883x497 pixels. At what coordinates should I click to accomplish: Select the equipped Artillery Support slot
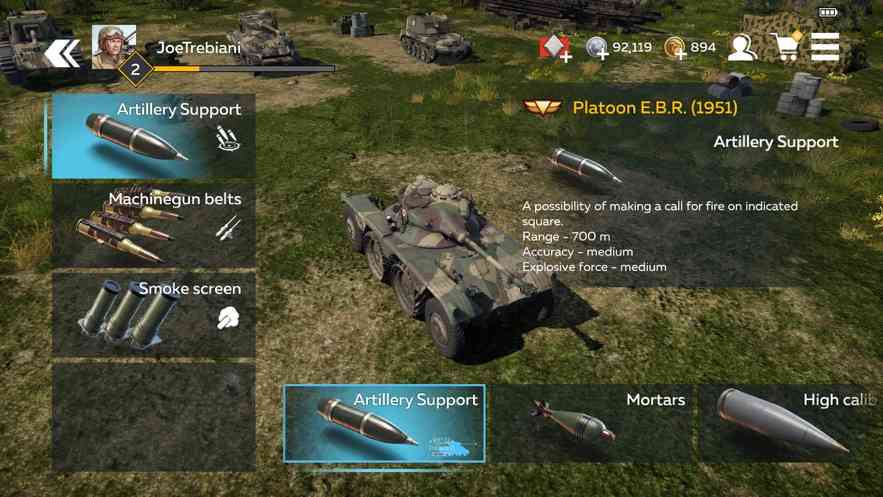tap(154, 136)
